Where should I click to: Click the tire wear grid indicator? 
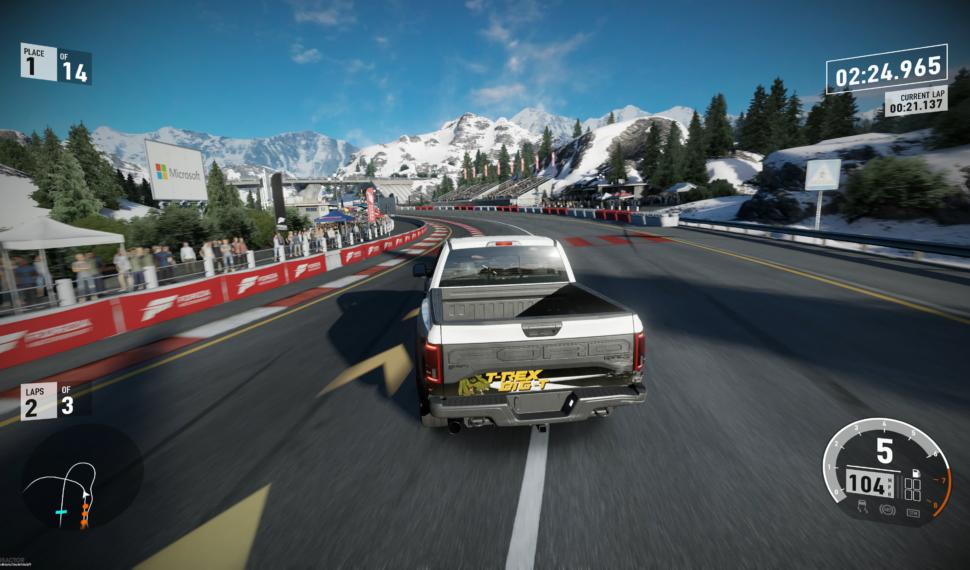click(913, 489)
